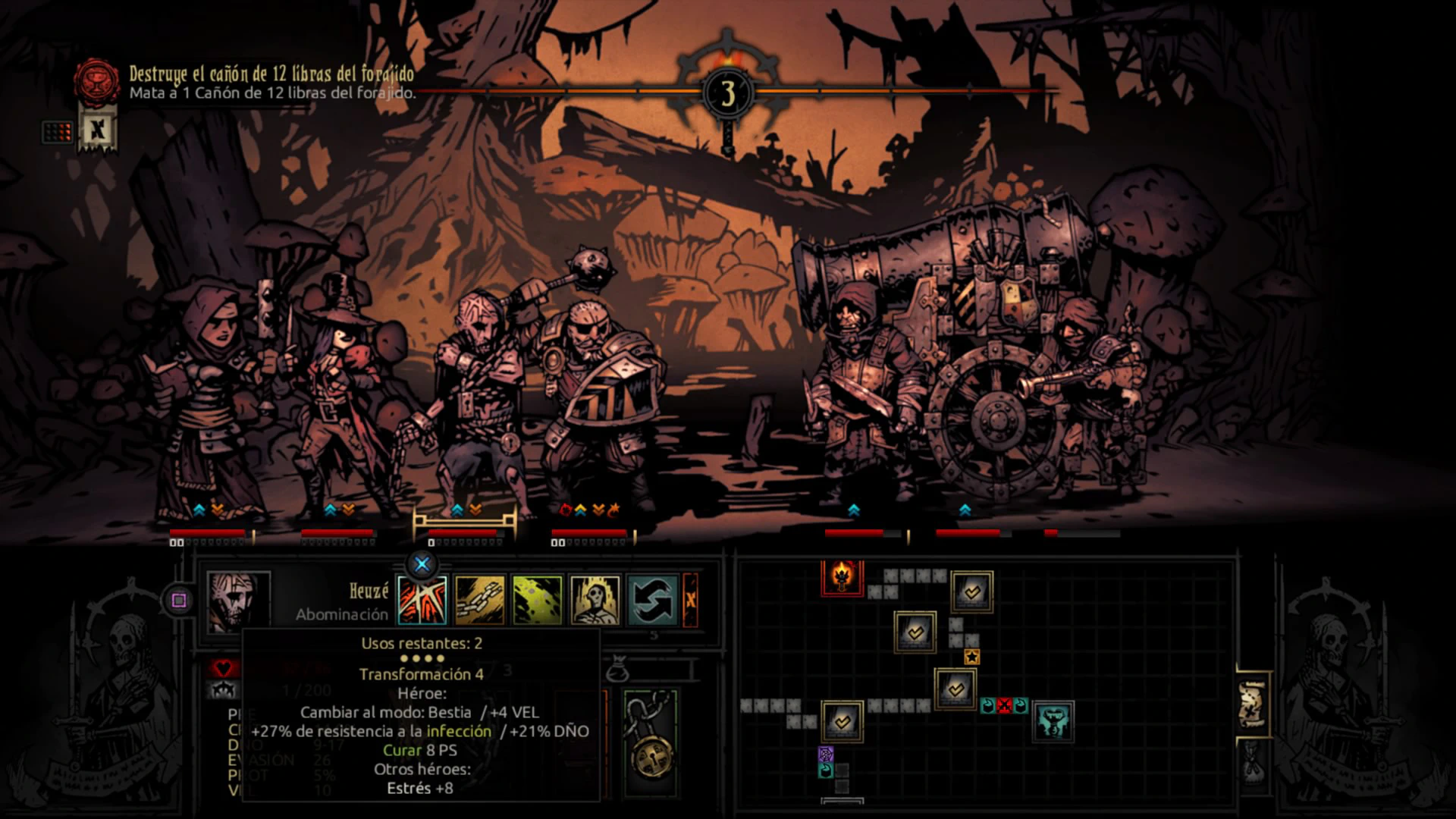Use the glowing figure absolution skill
This screenshot has height=819, width=1456.
595,600
